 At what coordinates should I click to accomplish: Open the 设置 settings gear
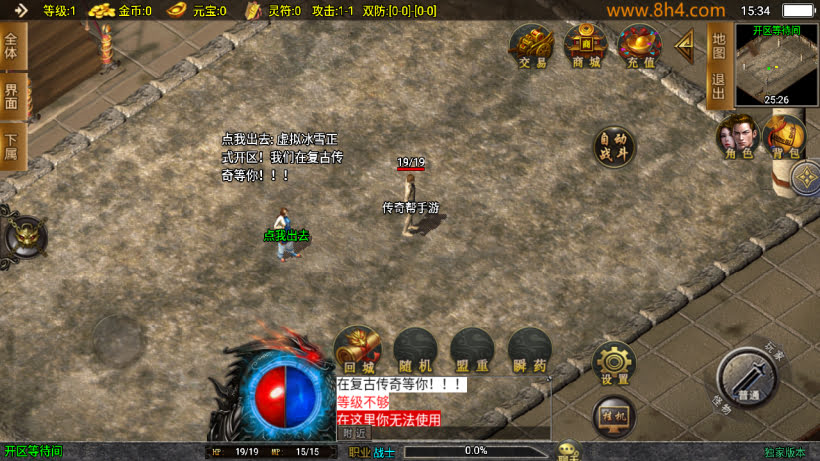pyautogui.click(x=615, y=365)
